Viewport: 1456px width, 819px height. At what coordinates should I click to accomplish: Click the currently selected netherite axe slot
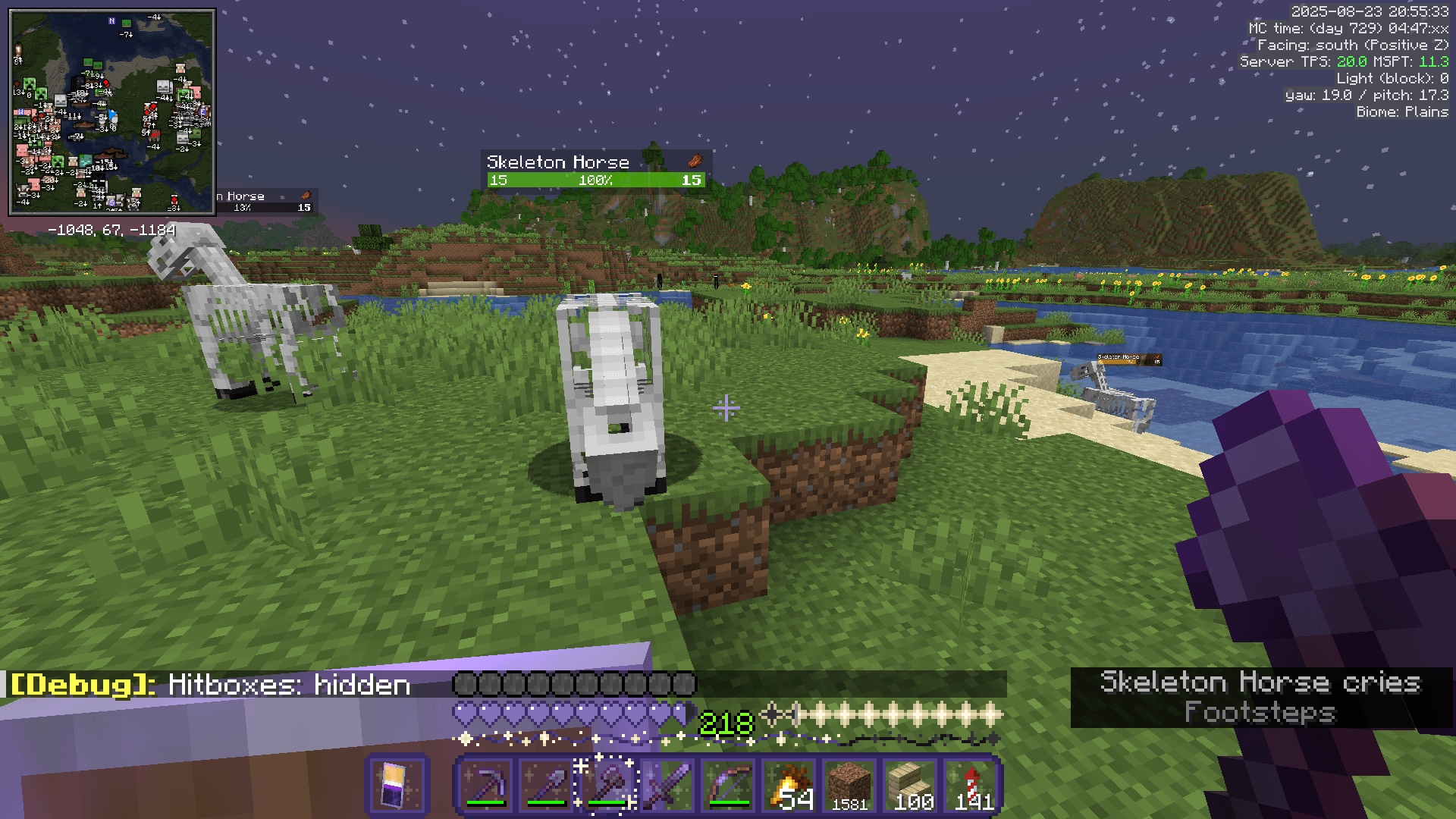[605, 785]
